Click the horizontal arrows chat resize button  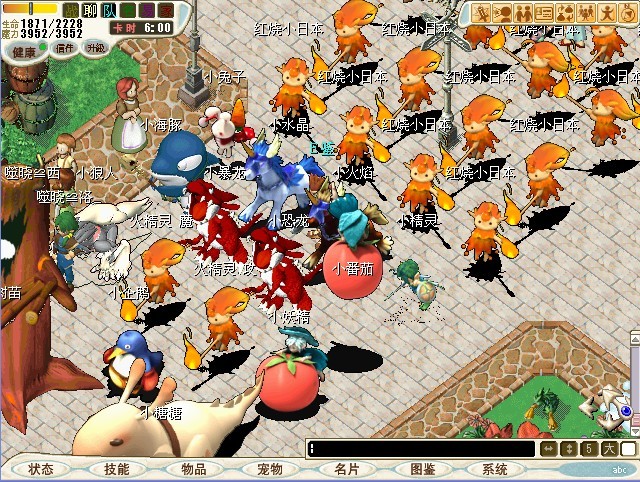pyautogui.click(x=548, y=449)
